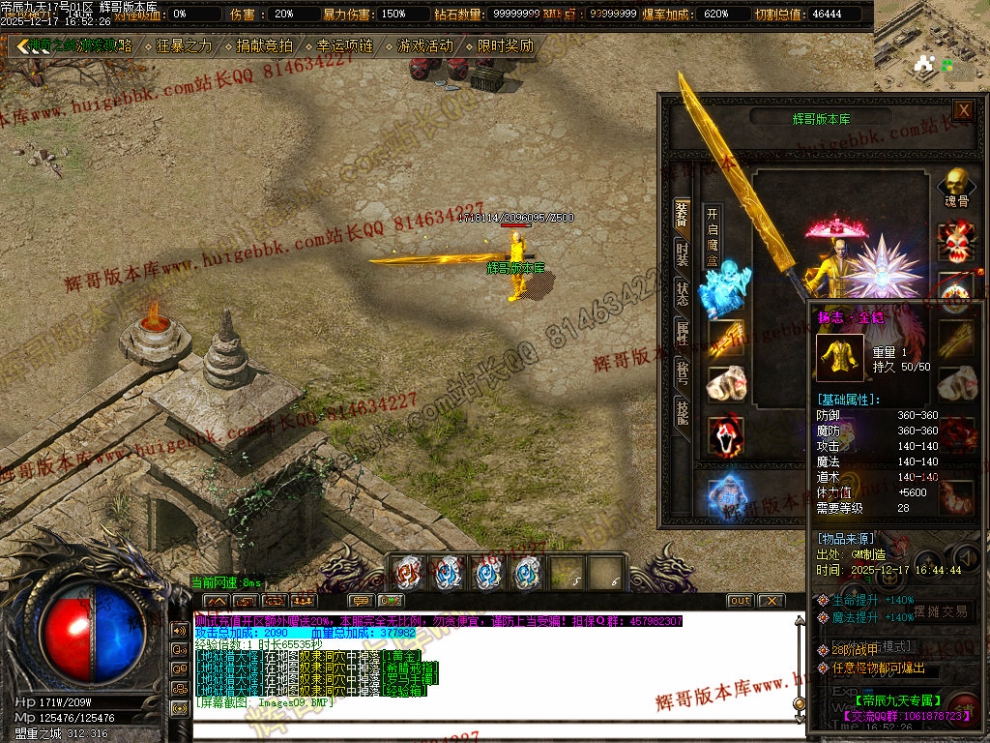
Task: Switch to the 技能 tab
Action: [x=682, y=410]
